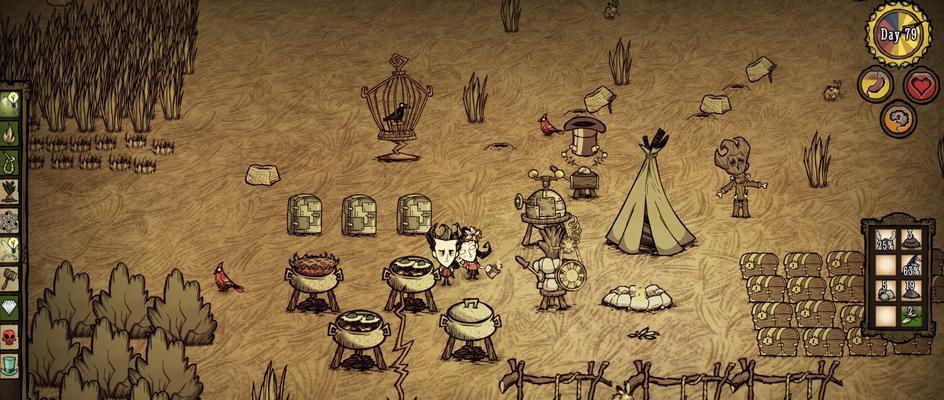Select the rope-loop Survival crafting tab
Viewport: 944px width, 400px height.
tap(10, 161)
